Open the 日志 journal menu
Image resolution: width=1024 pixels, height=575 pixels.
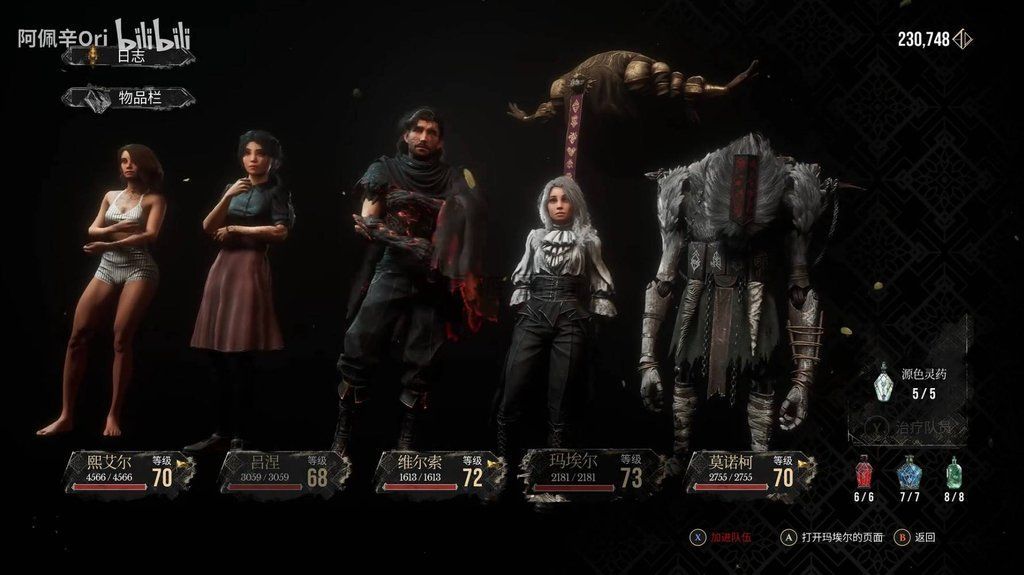pos(127,57)
